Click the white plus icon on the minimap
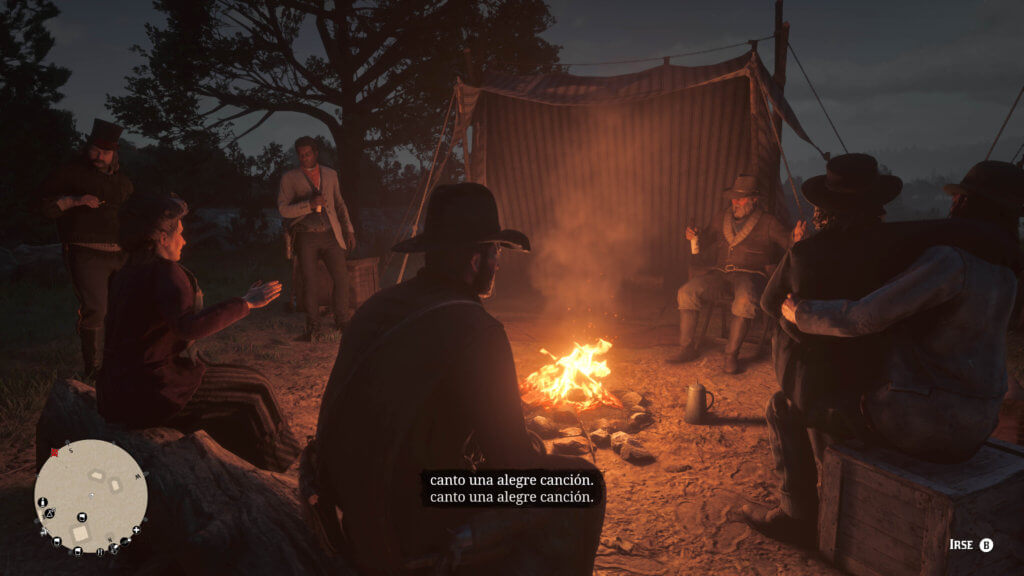This screenshot has height=576, width=1024. coord(136,530)
